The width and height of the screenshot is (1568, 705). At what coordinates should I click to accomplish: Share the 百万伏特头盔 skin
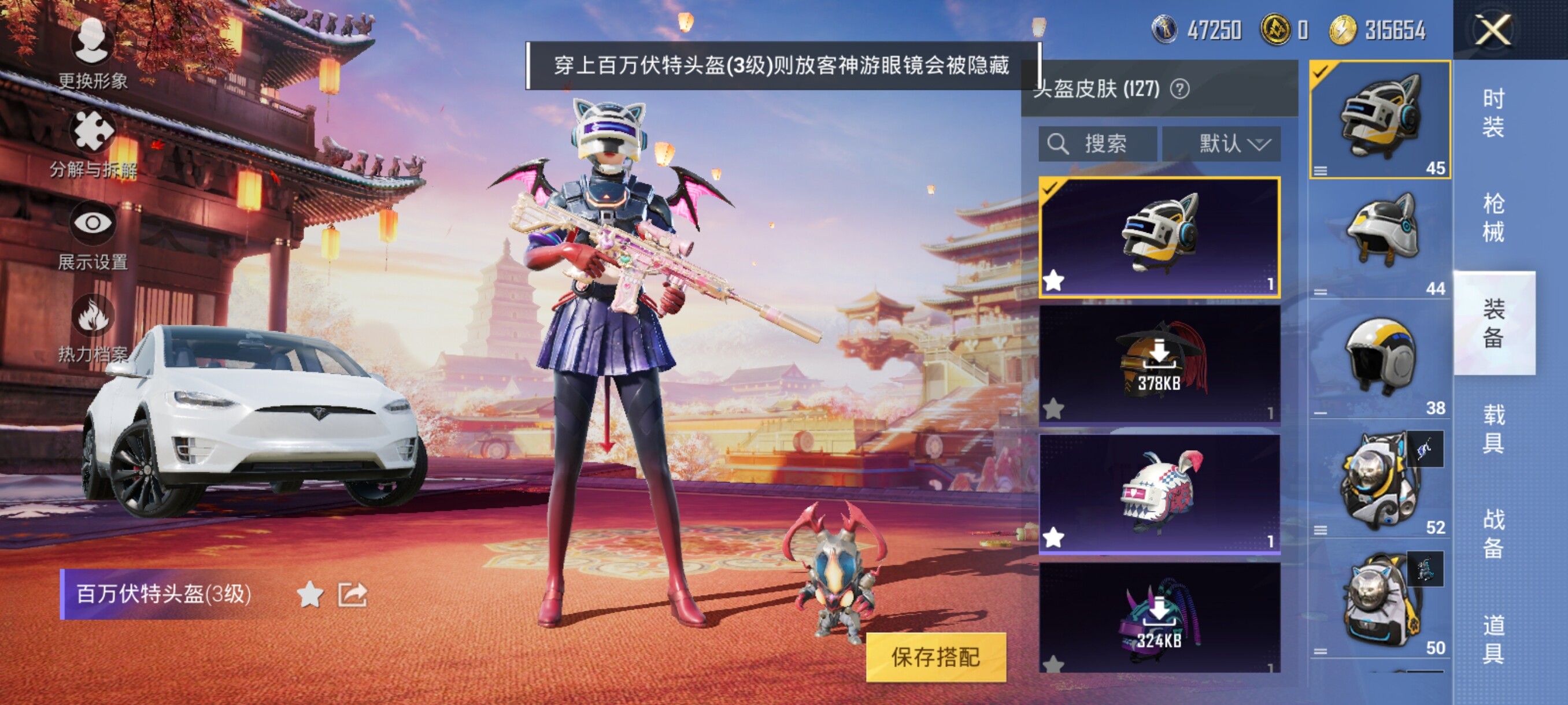pyautogui.click(x=353, y=594)
